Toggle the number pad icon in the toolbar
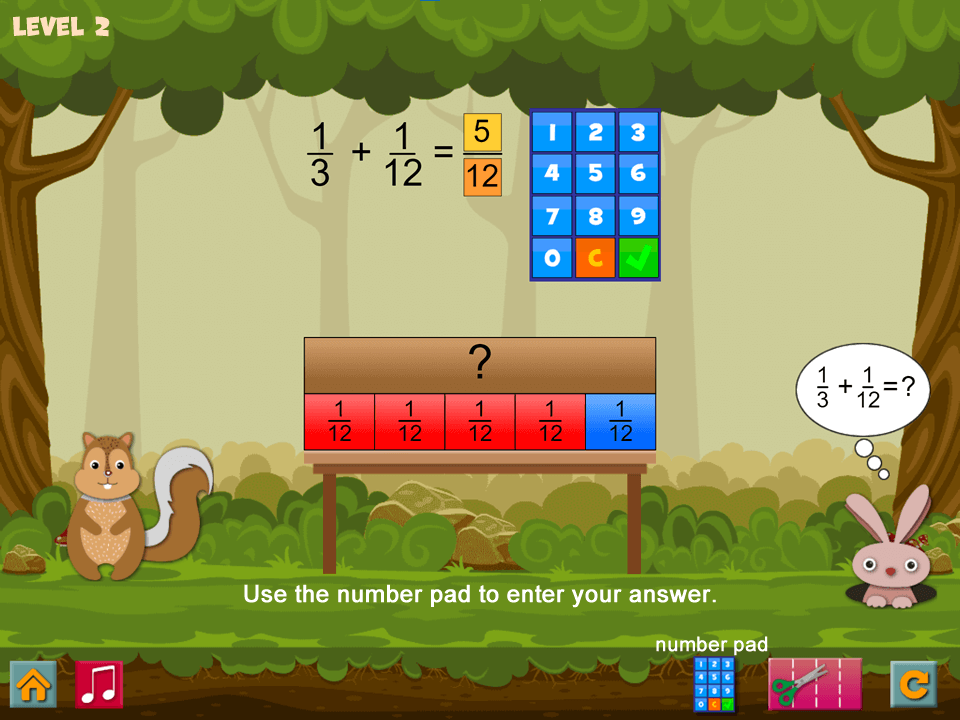This screenshot has height=720, width=960. [714, 685]
